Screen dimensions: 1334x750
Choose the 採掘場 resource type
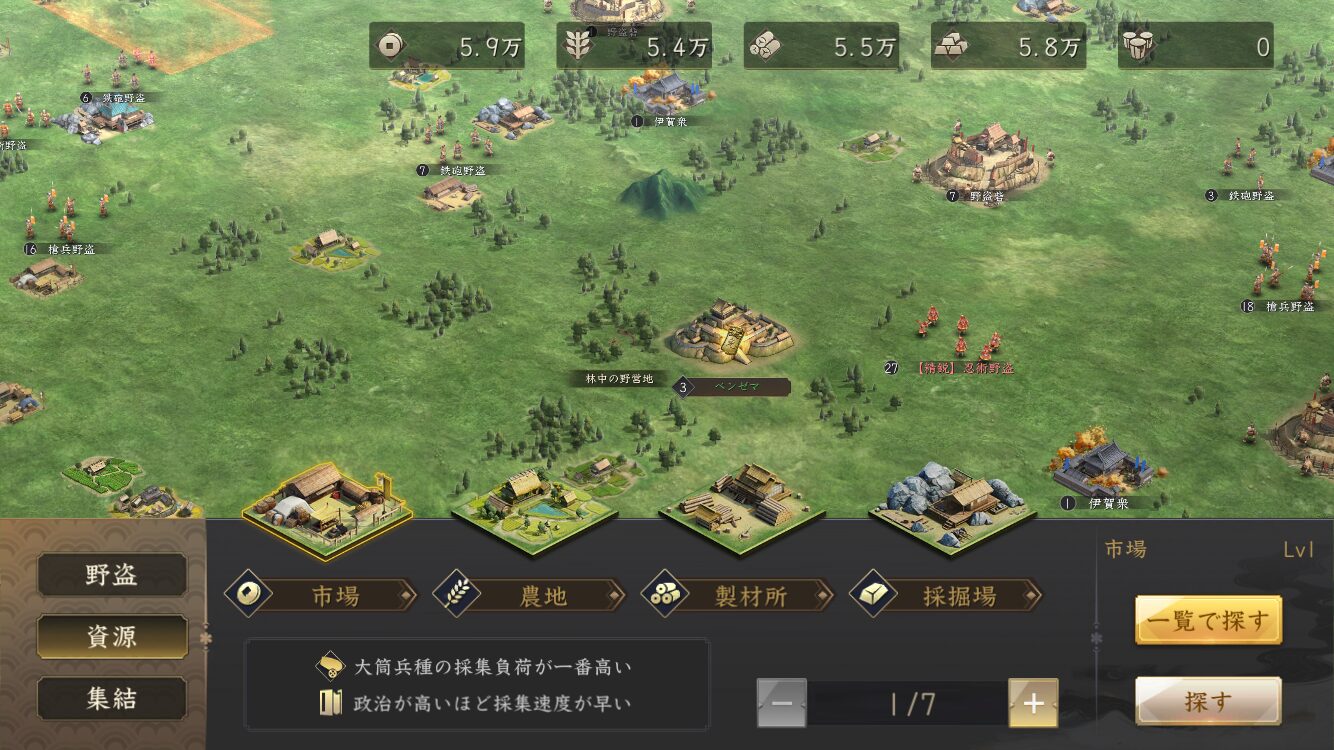coord(946,596)
